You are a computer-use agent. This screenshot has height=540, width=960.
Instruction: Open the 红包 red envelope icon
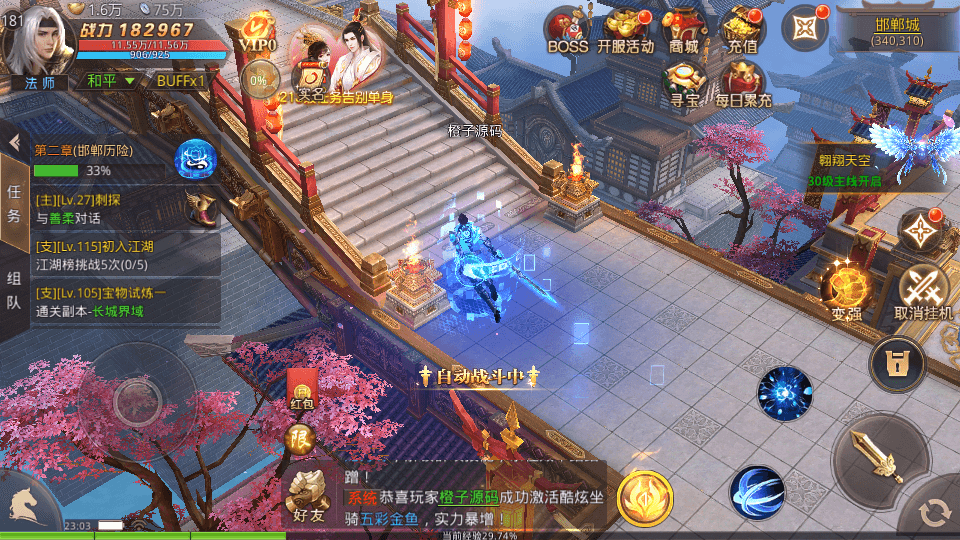[x=301, y=389]
